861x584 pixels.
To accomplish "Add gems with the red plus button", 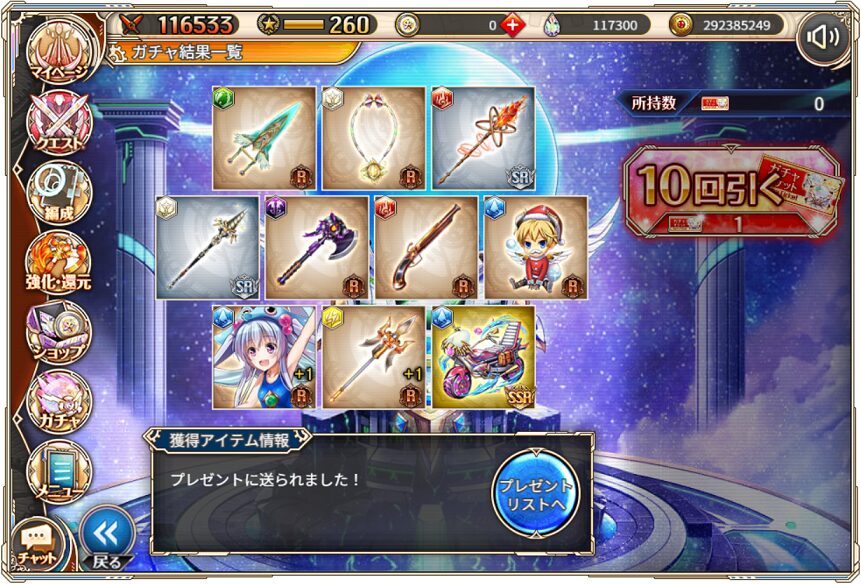I will pyautogui.click(x=512, y=25).
